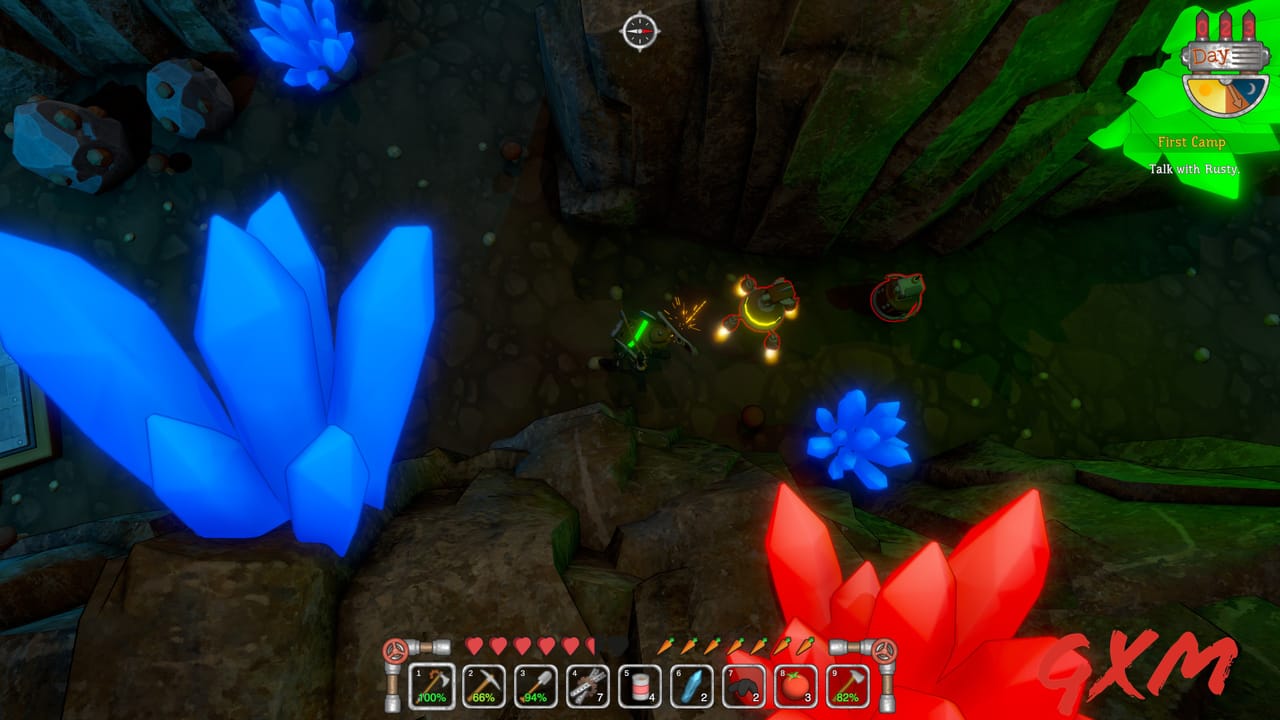
Task: Select the axe in hotbar slot 9
Action: (x=846, y=686)
